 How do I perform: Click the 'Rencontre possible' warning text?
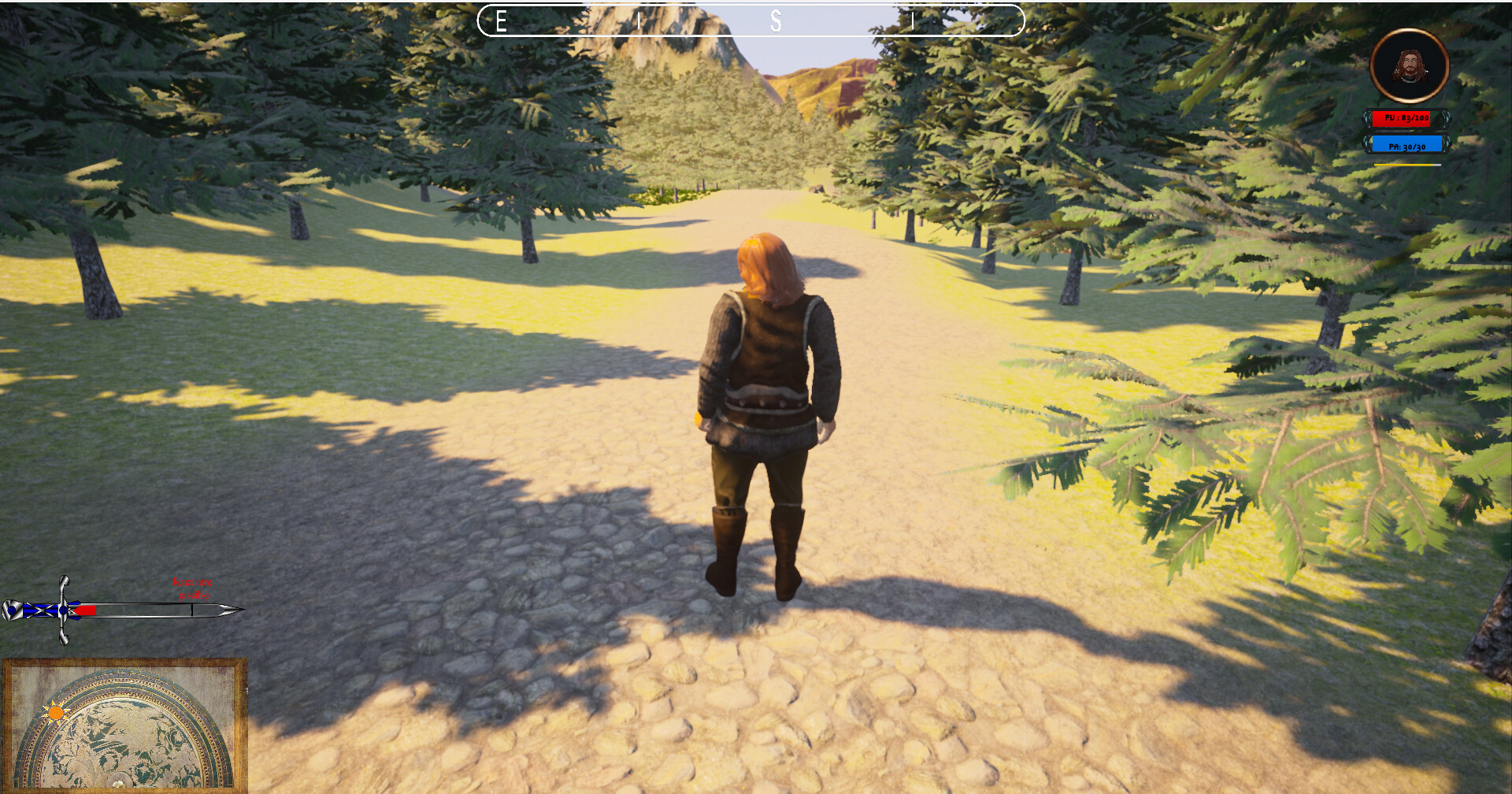click(x=192, y=588)
